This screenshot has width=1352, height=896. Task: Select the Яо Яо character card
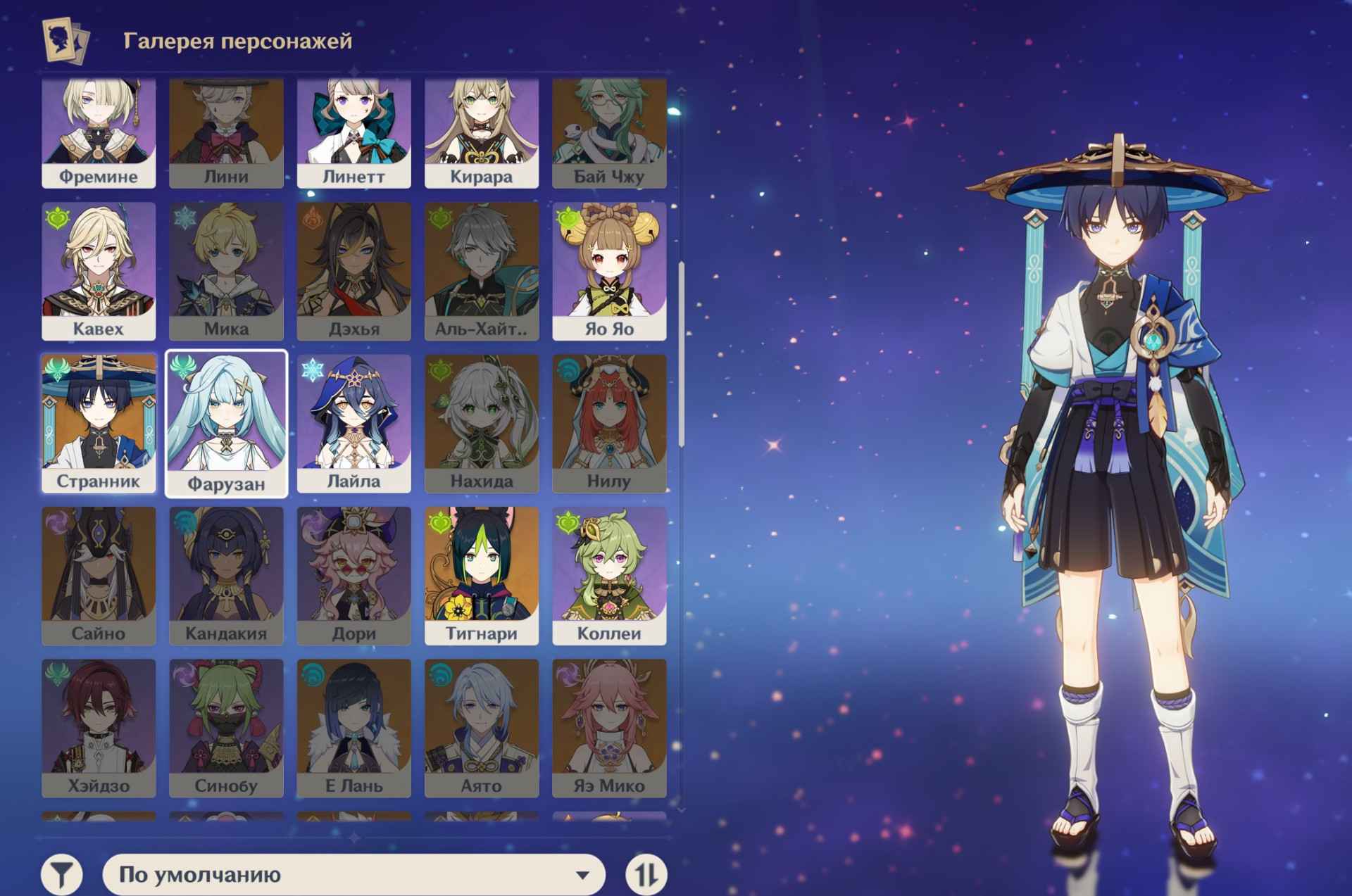(608, 267)
